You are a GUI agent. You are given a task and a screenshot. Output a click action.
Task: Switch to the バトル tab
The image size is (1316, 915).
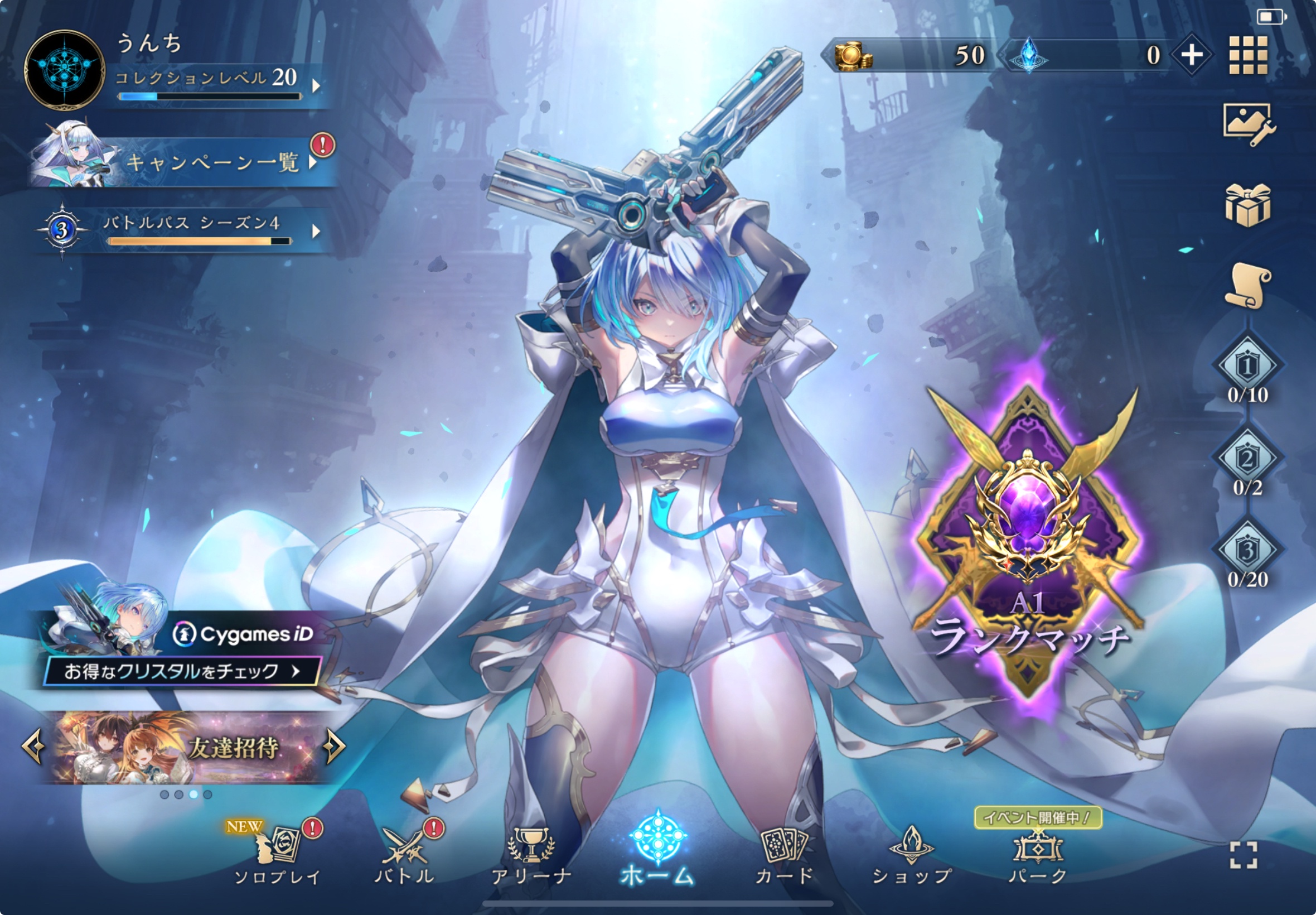(404, 855)
